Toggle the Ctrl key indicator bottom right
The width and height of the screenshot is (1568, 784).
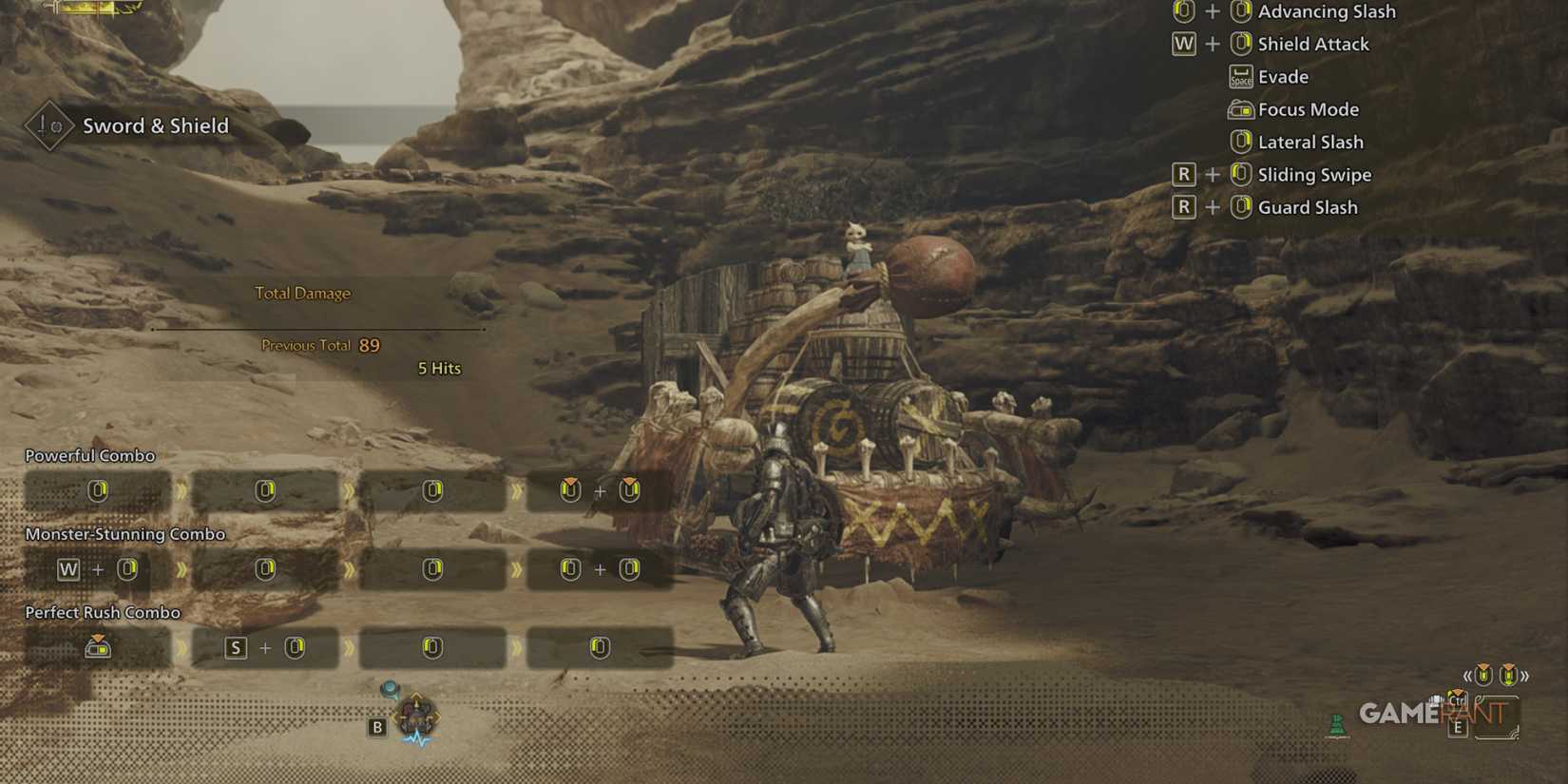(1458, 700)
